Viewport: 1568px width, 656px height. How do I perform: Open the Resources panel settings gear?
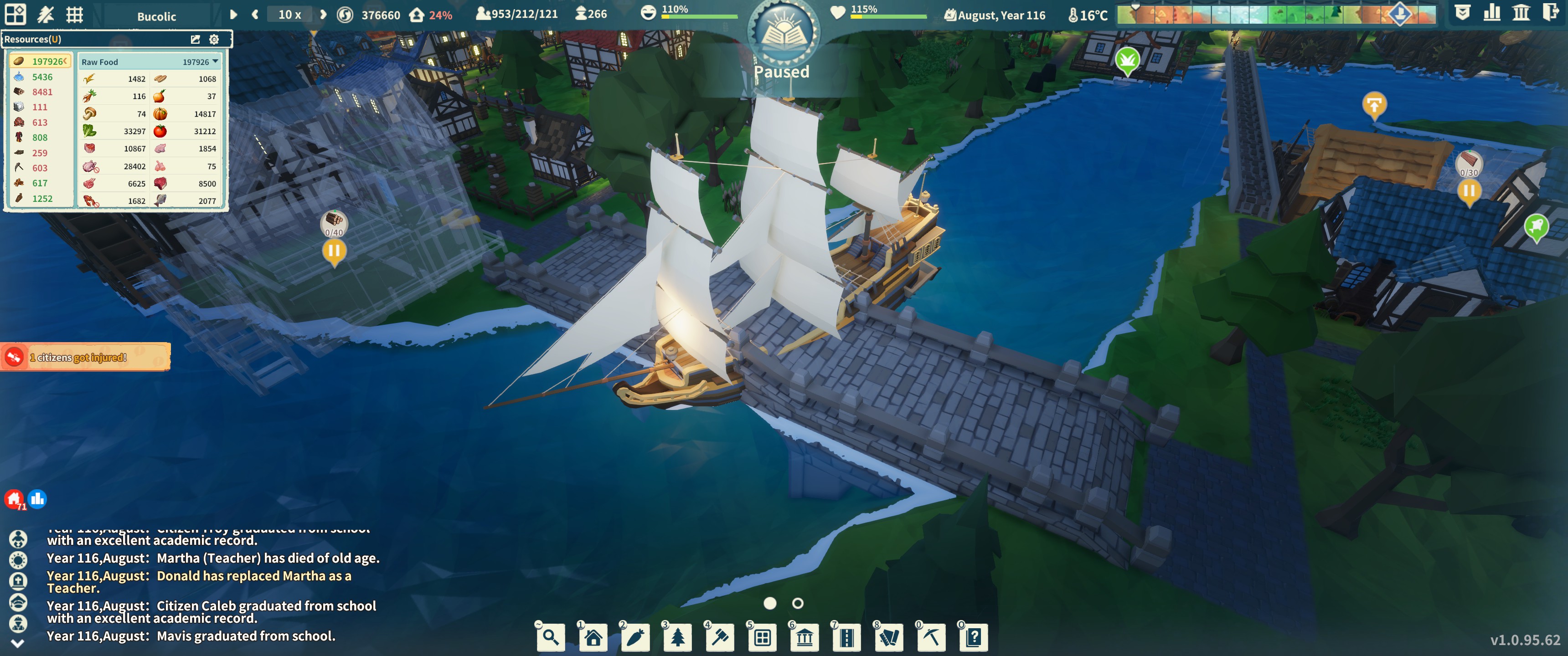click(x=214, y=40)
